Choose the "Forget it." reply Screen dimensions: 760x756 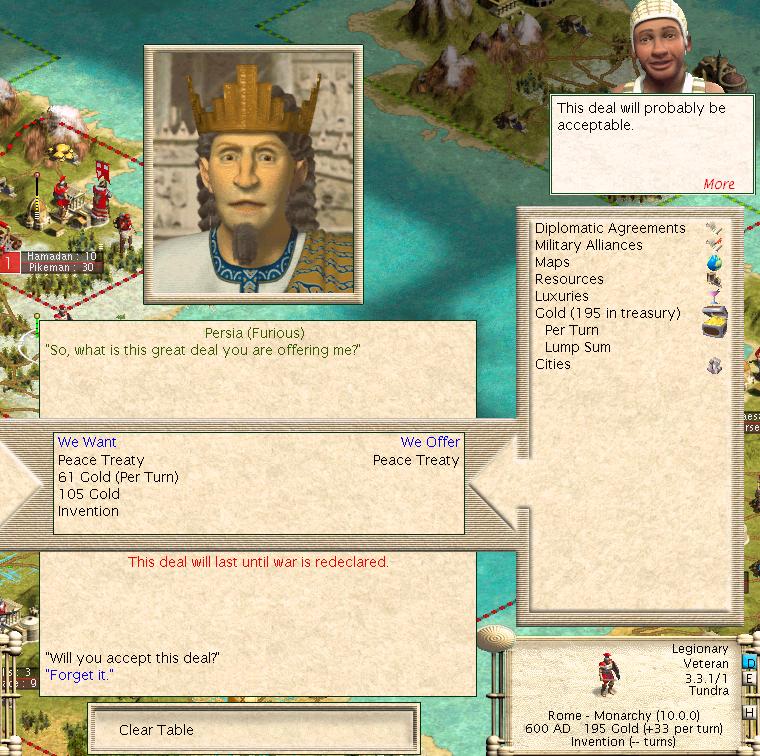point(79,675)
